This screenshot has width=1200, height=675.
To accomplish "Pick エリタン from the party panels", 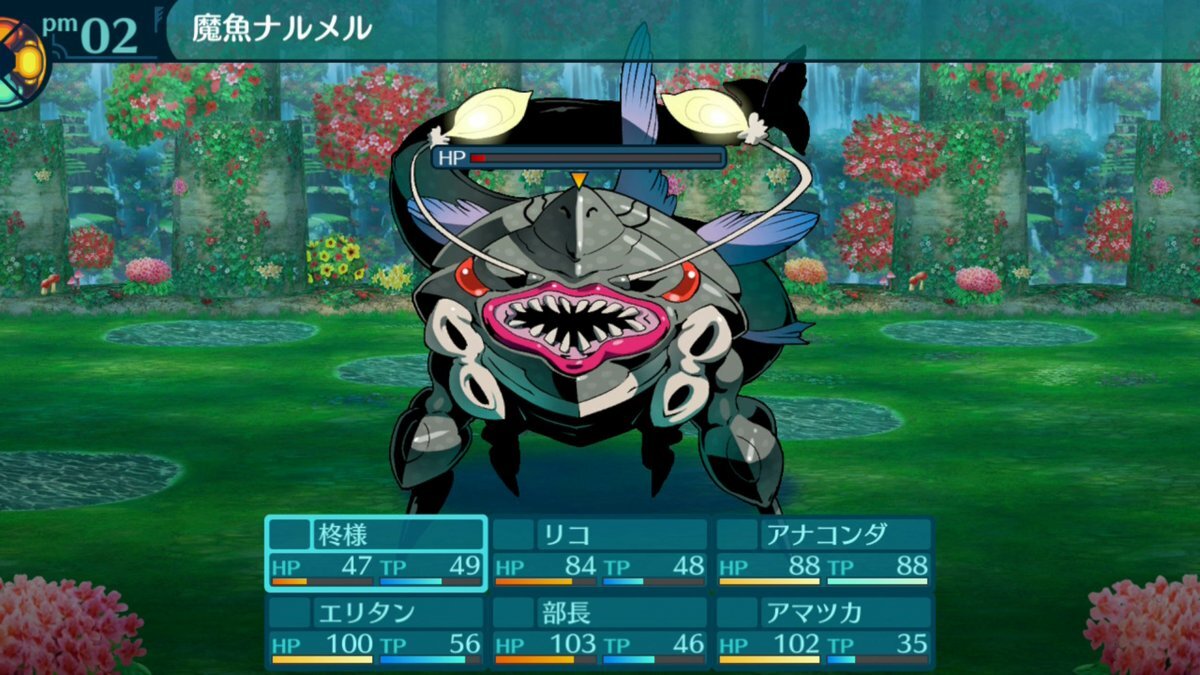I will (x=376, y=631).
